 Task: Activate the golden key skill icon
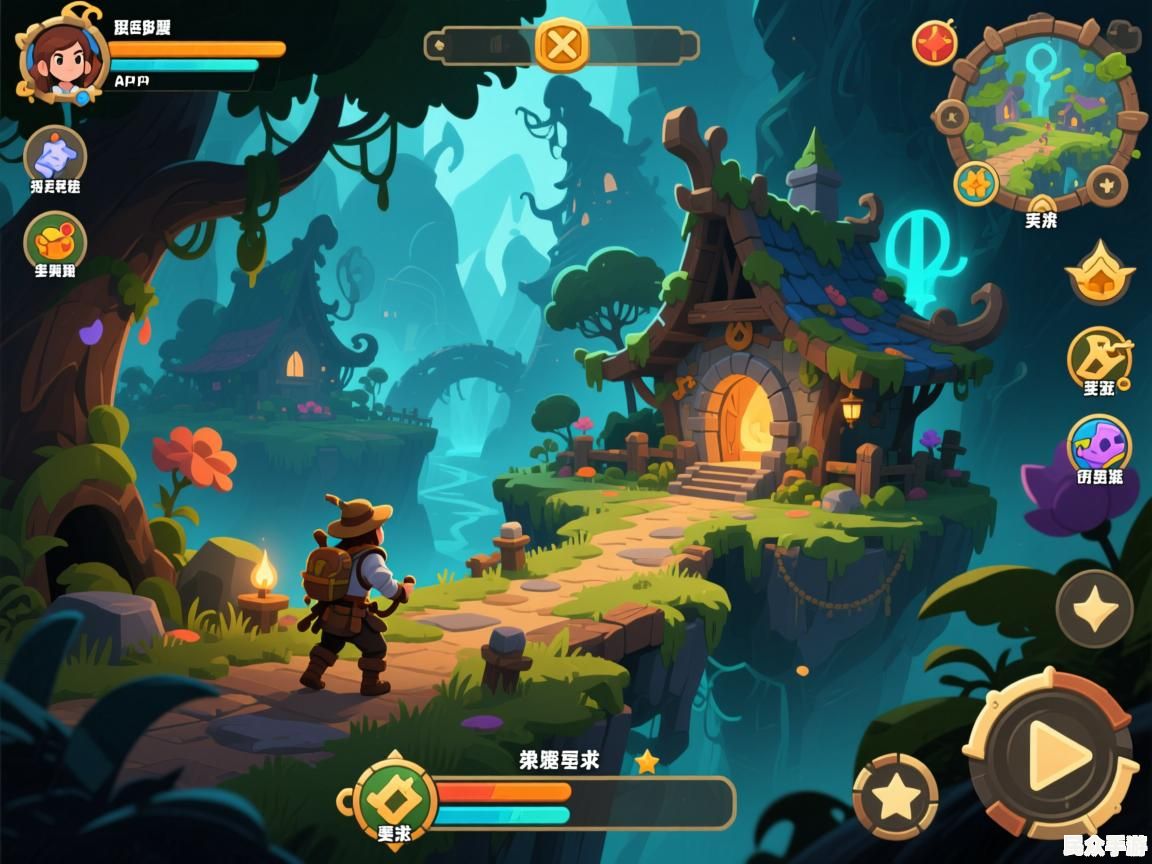(1099, 356)
